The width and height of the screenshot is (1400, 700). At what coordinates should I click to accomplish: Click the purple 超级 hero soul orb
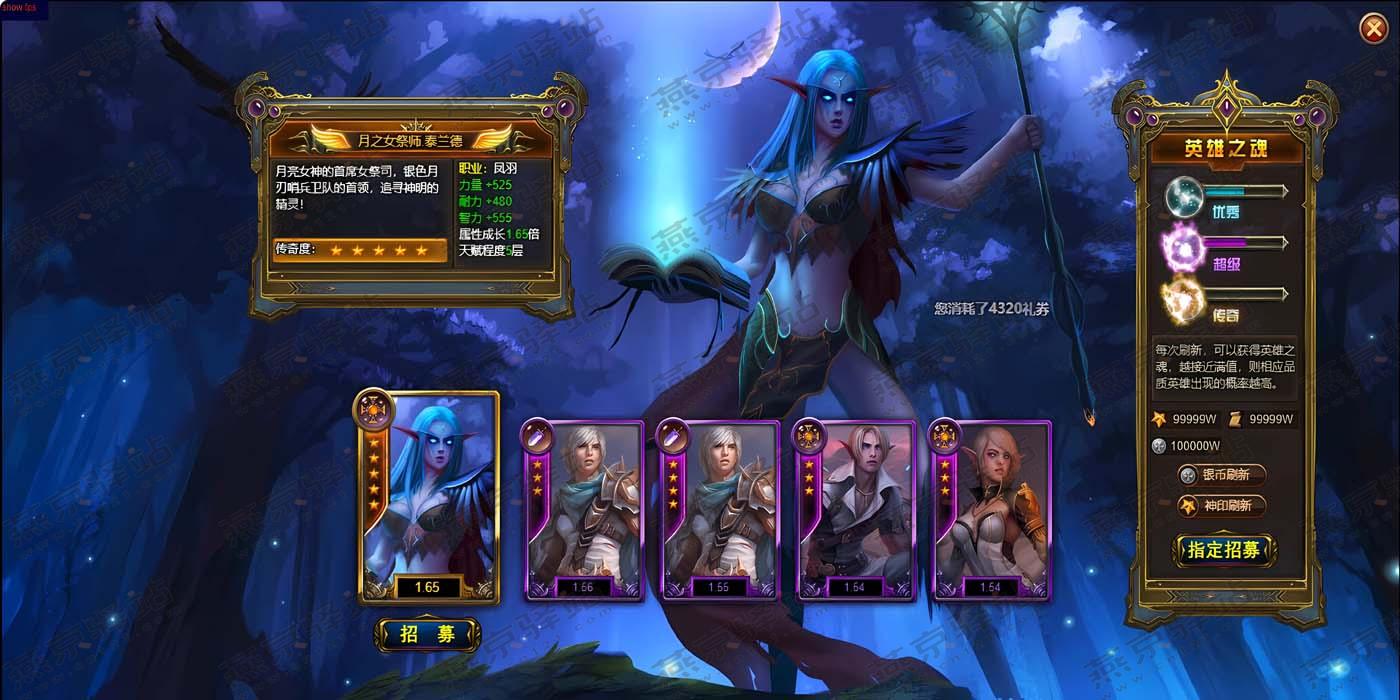1181,247
